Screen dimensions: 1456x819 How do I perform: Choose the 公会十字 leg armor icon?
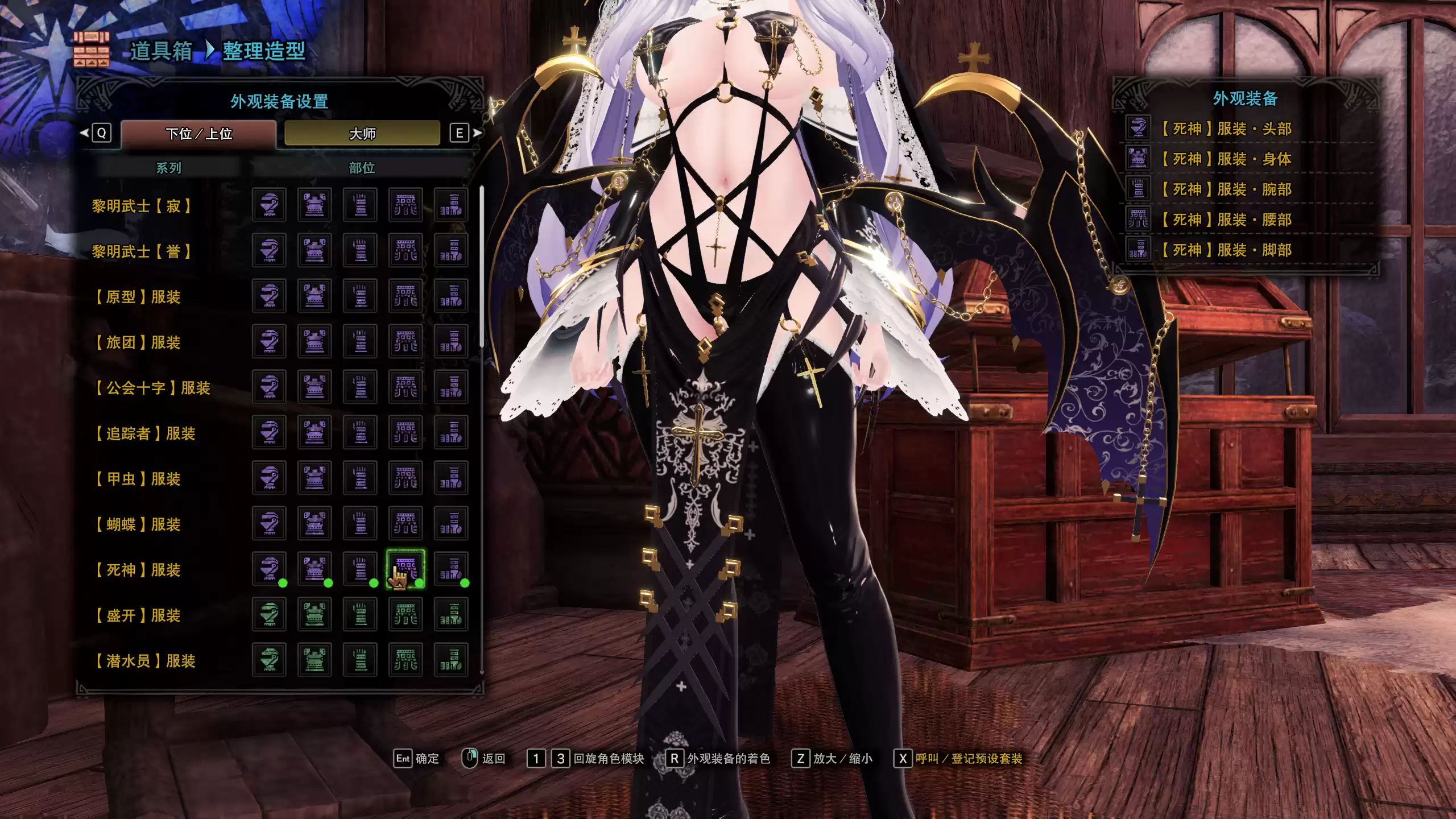(x=451, y=387)
